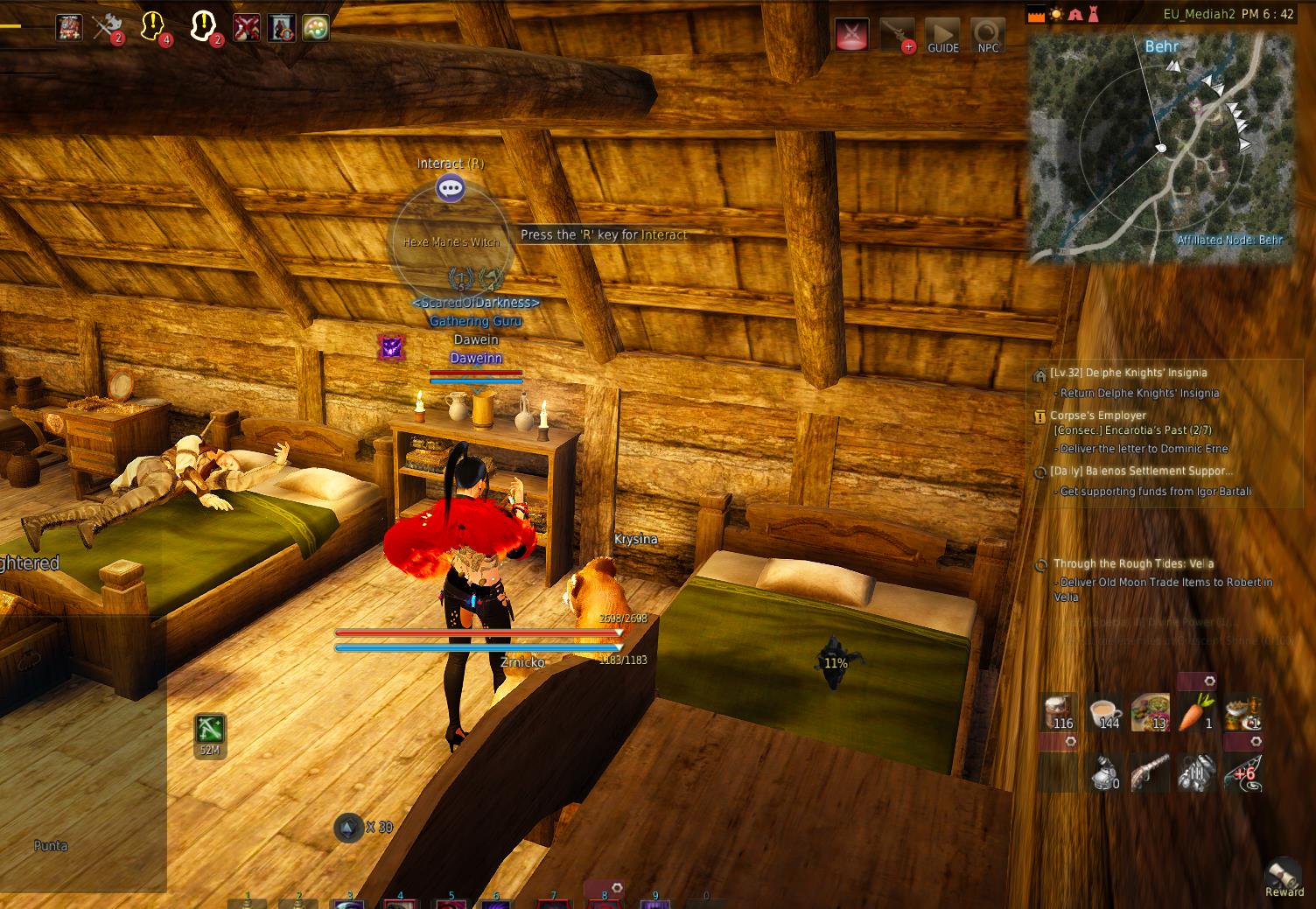This screenshot has width=1316, height=909.
Task: Click the green 52M buff icon
Action: [x=210, y=730]
